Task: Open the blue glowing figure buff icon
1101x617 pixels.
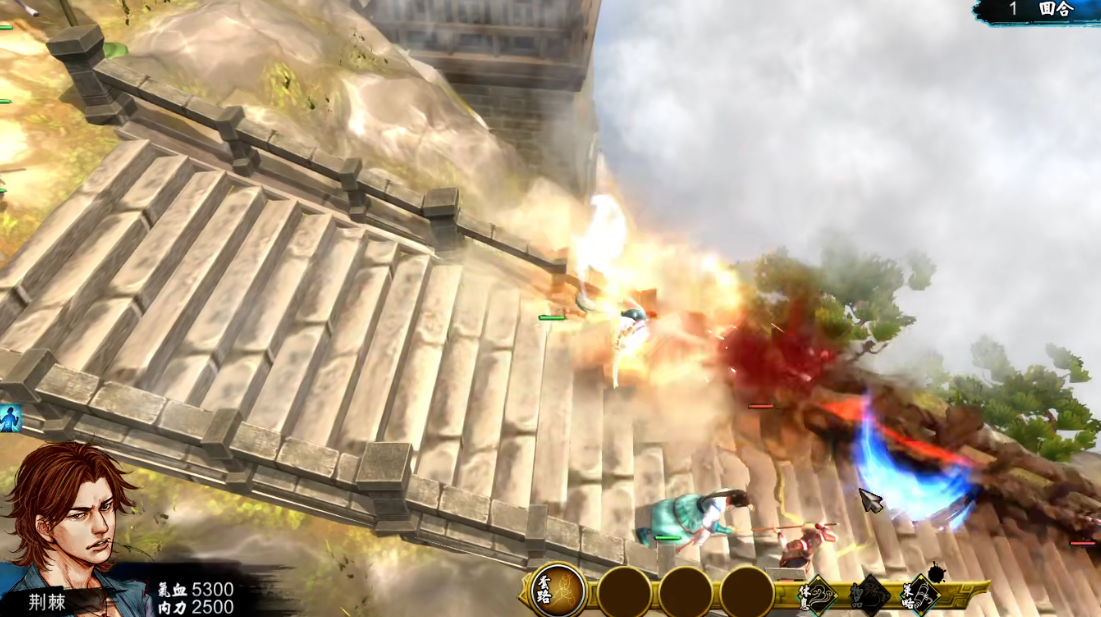Action: [10, 417]
